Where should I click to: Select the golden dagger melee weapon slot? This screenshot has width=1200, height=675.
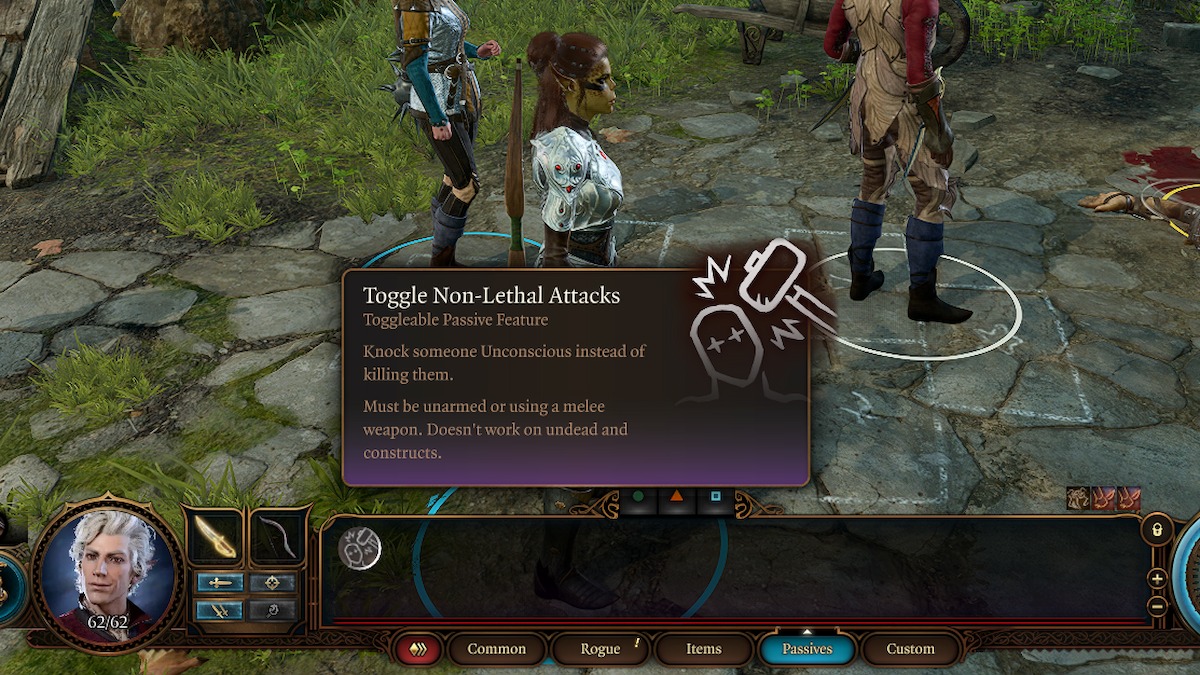pyautogui.click(x=215, y=537)
